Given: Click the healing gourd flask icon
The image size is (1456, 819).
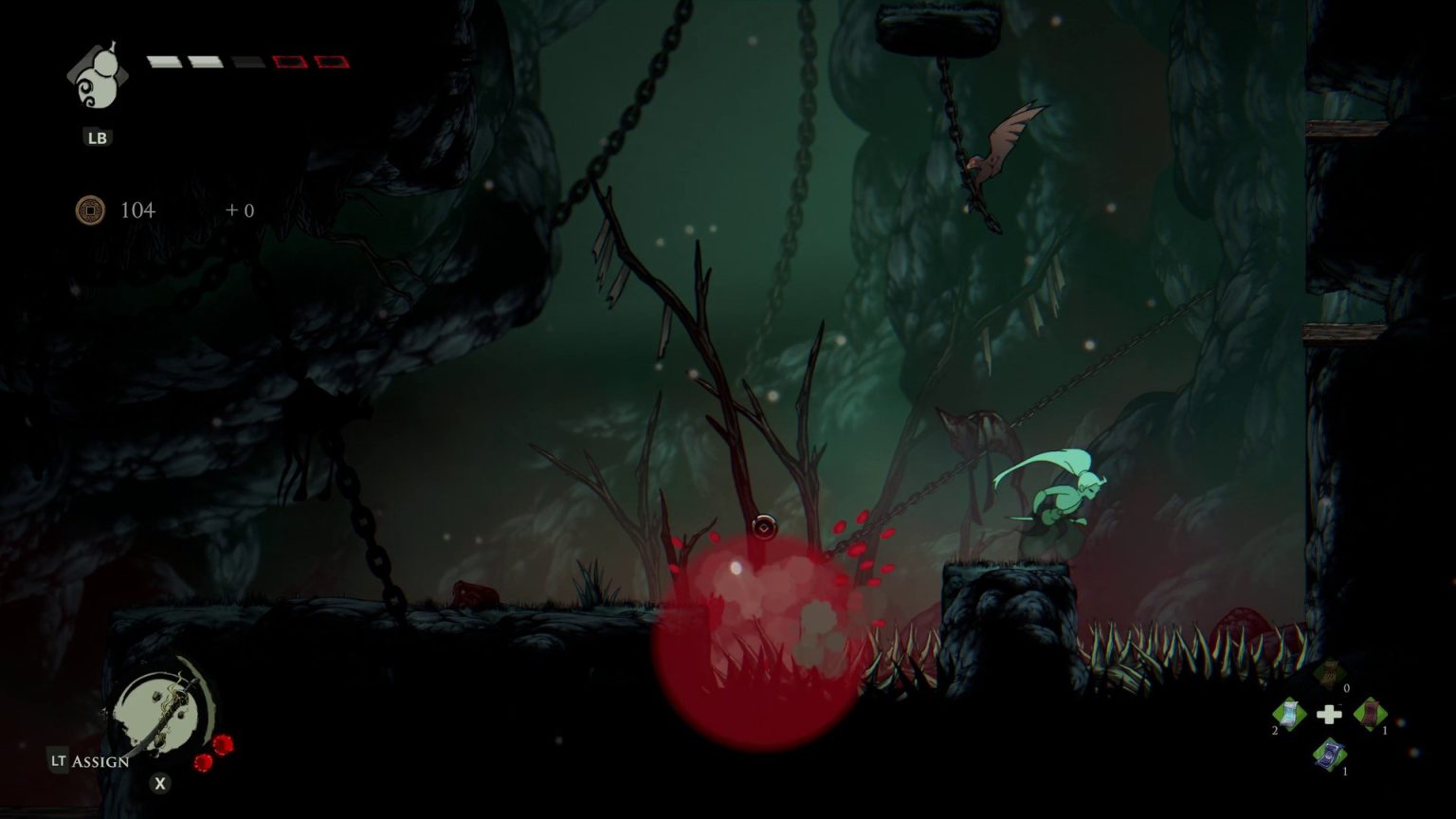Looking at the screenshot, I should 97,78.
